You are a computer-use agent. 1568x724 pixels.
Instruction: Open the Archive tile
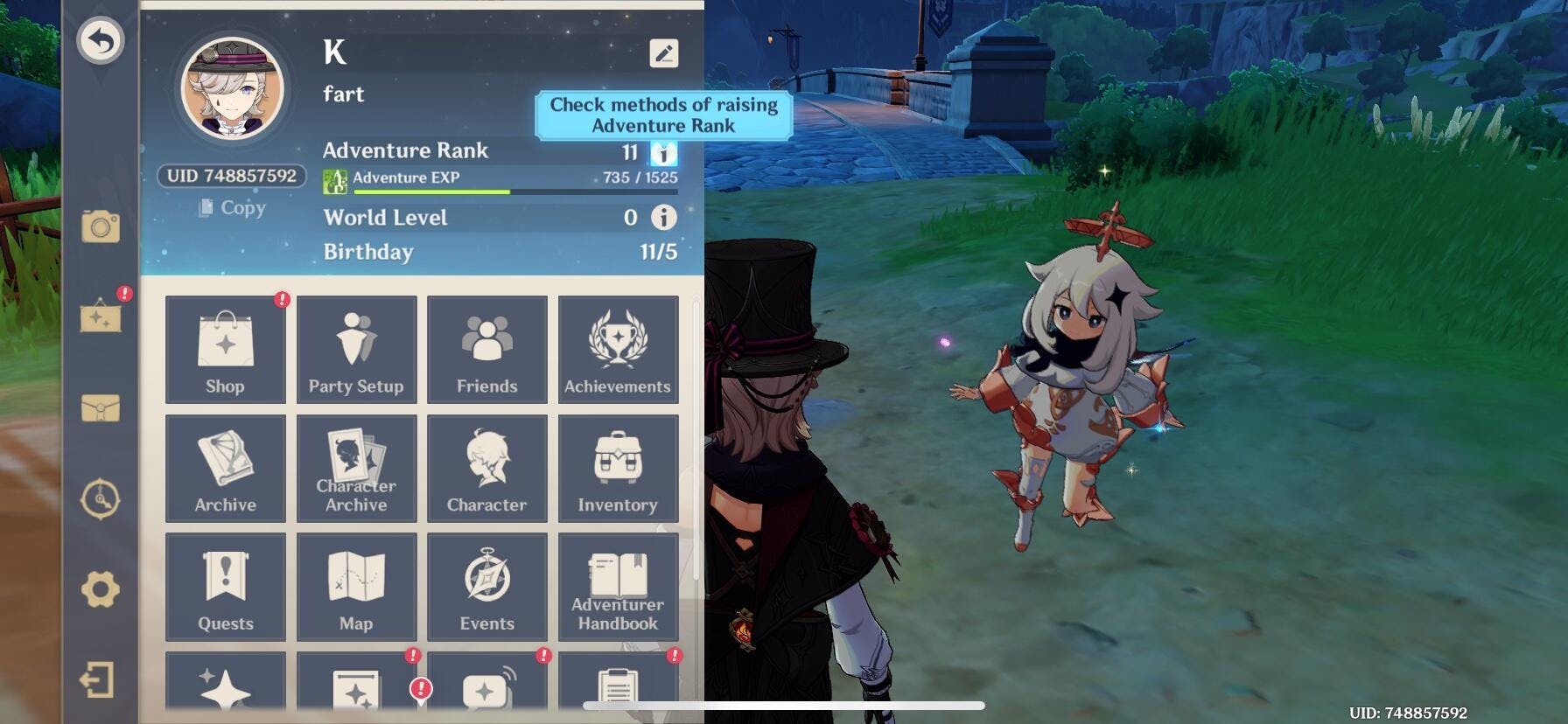(x=225, y=468)
